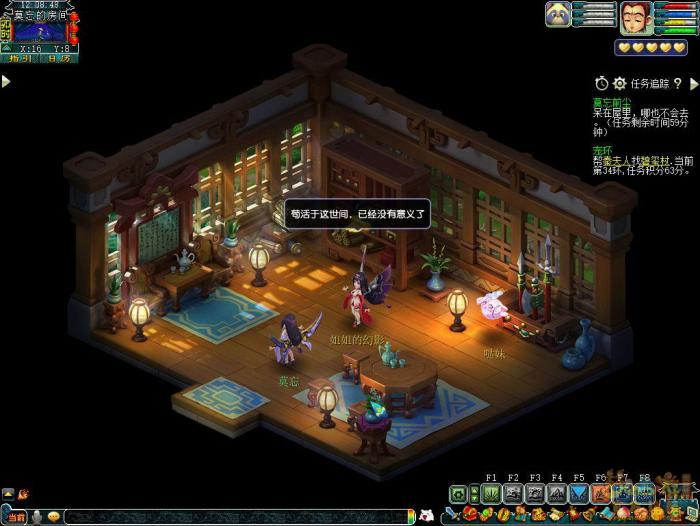Activate the F5 blue skill slot
The width and height of the screenshot is (700, 526).
pos(579,493)
